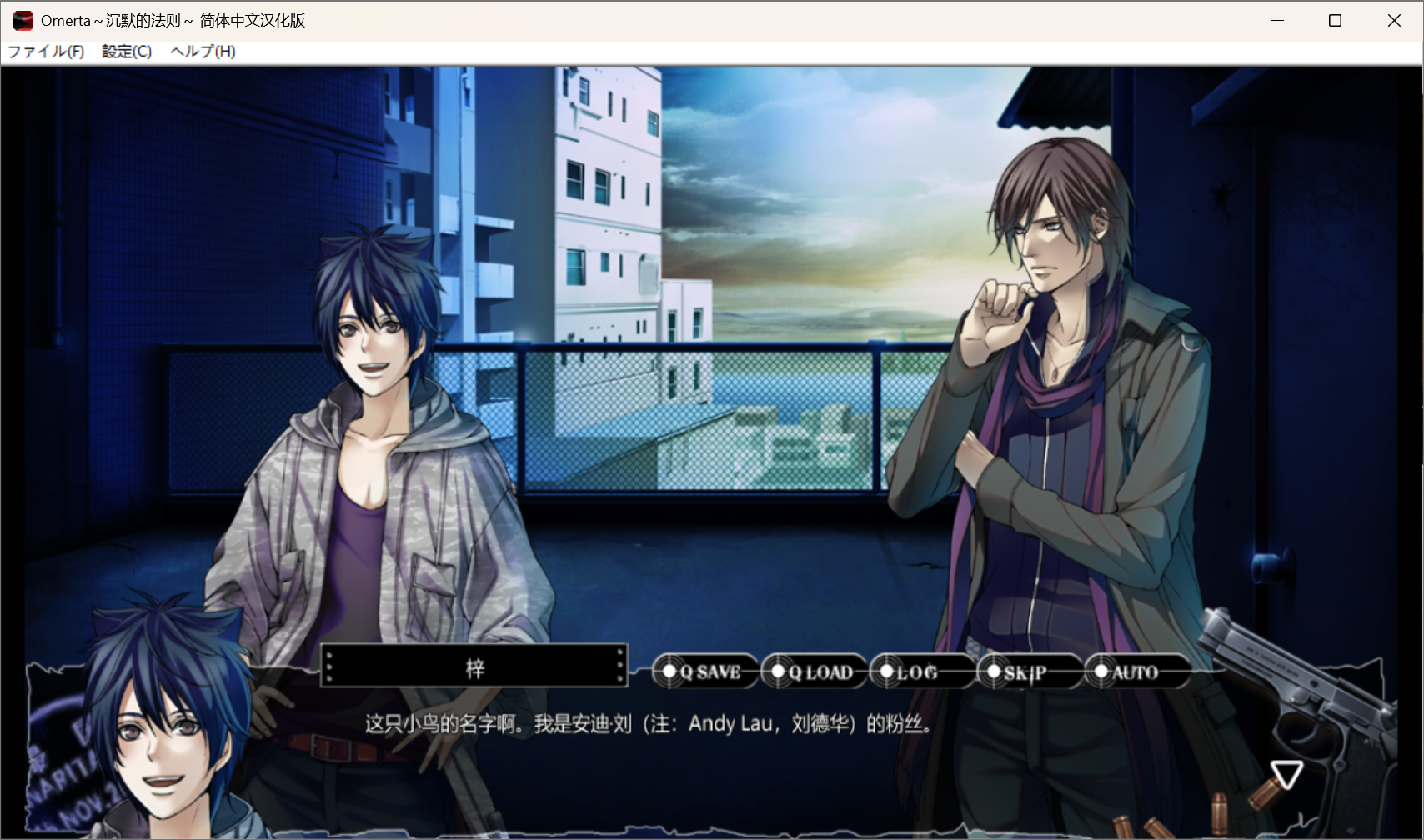
Task: Open the ヘルプ(H) menu
Action: click(x=203, y=52)
